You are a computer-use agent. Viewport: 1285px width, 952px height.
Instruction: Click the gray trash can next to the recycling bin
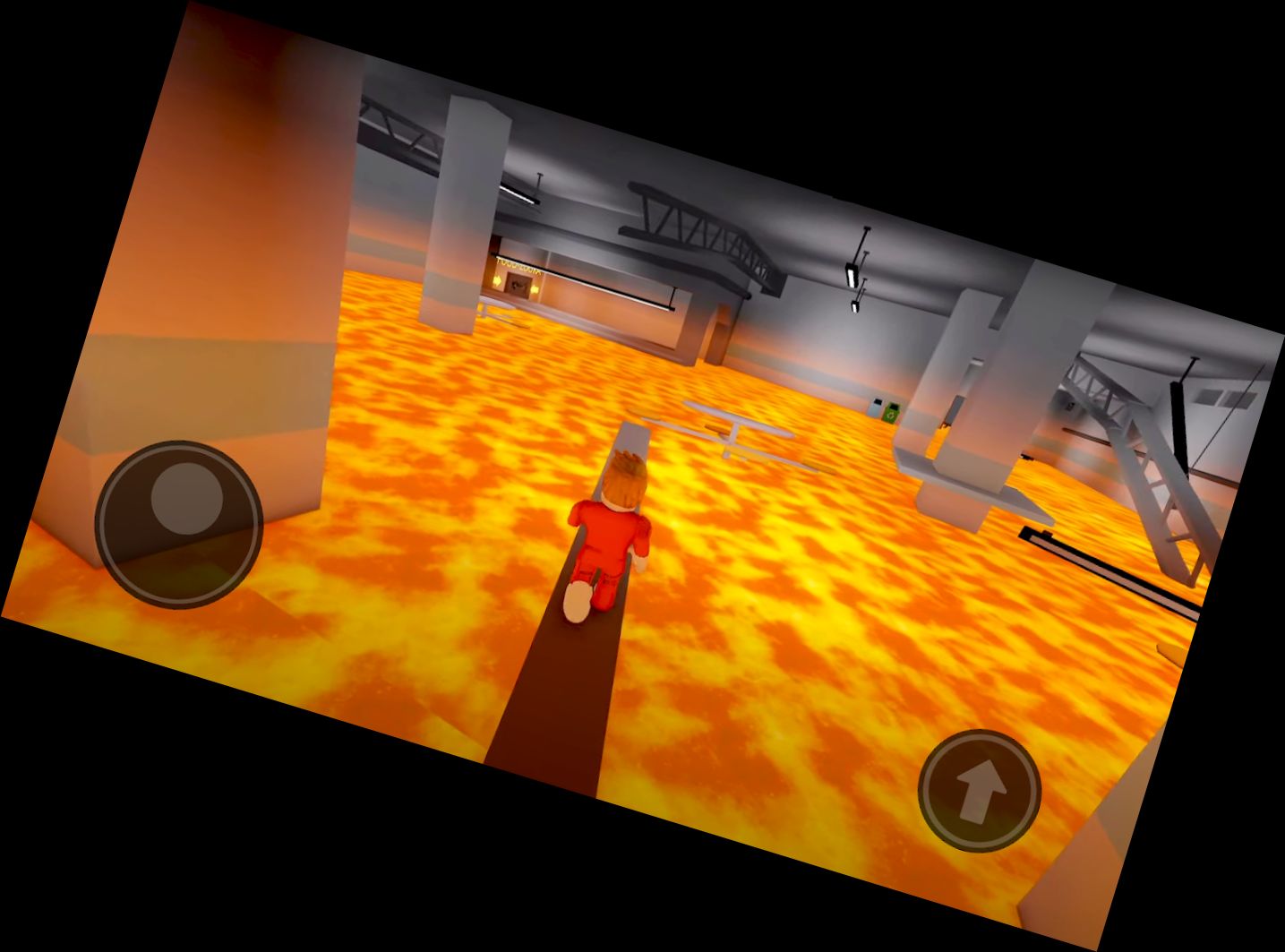click(x=874, y=406)
